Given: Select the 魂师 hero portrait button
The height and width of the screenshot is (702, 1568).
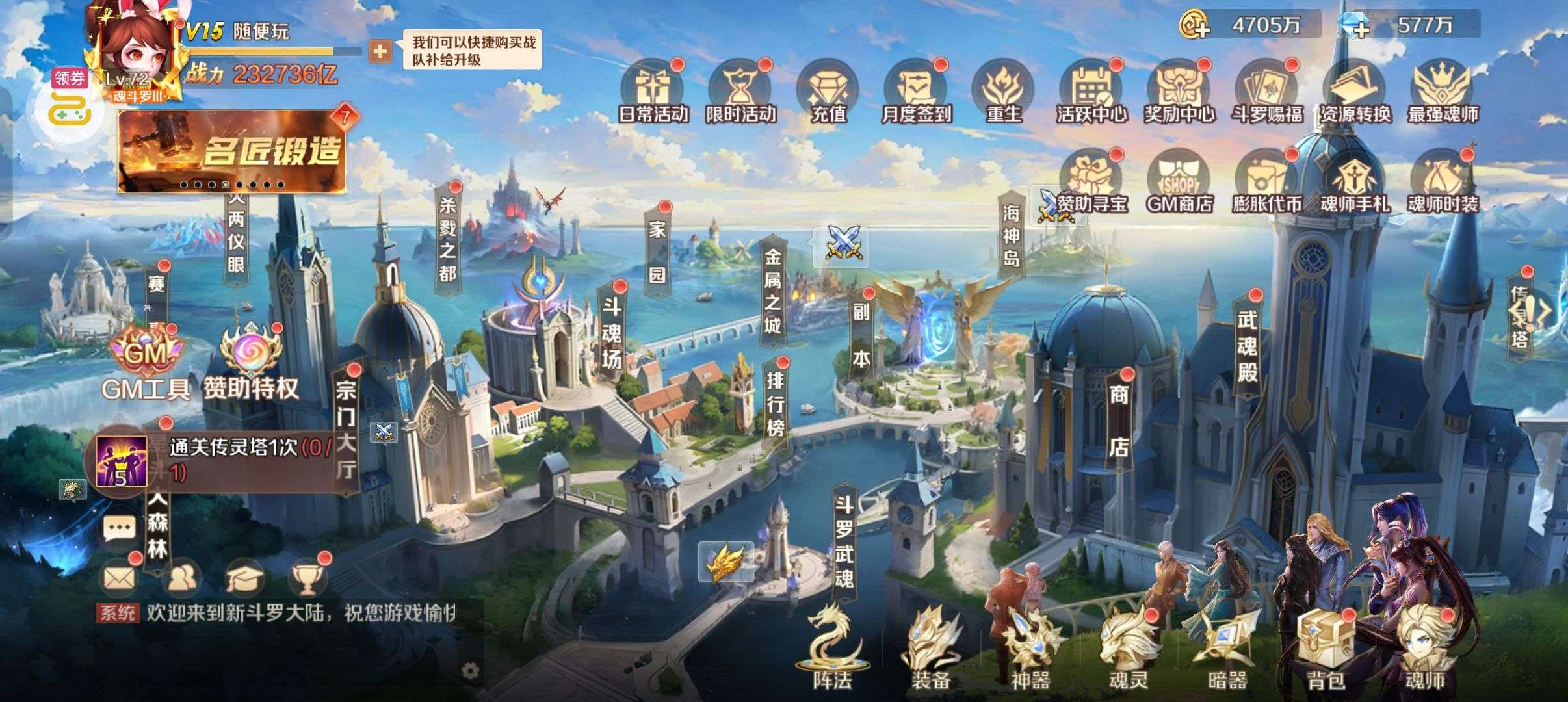Looking at the screenshot, I should [1424, 647].
